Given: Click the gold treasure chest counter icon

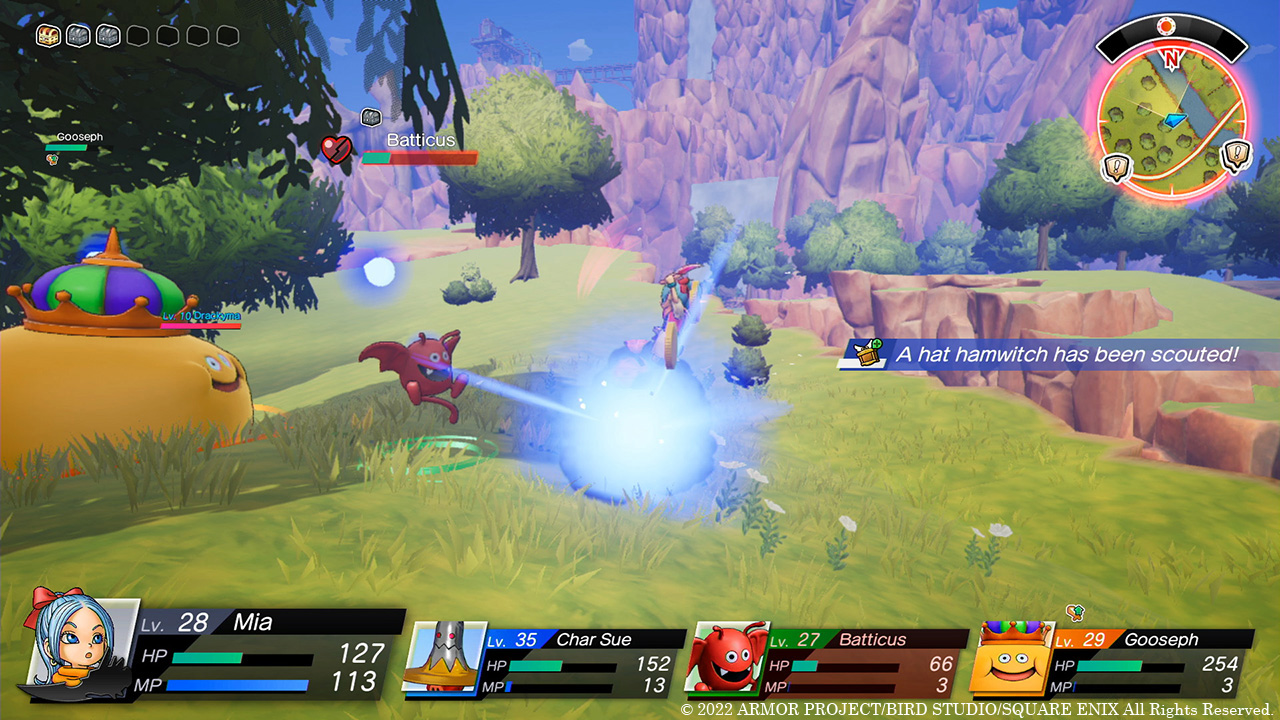Looking at the screenshot, I should point(49,36).
